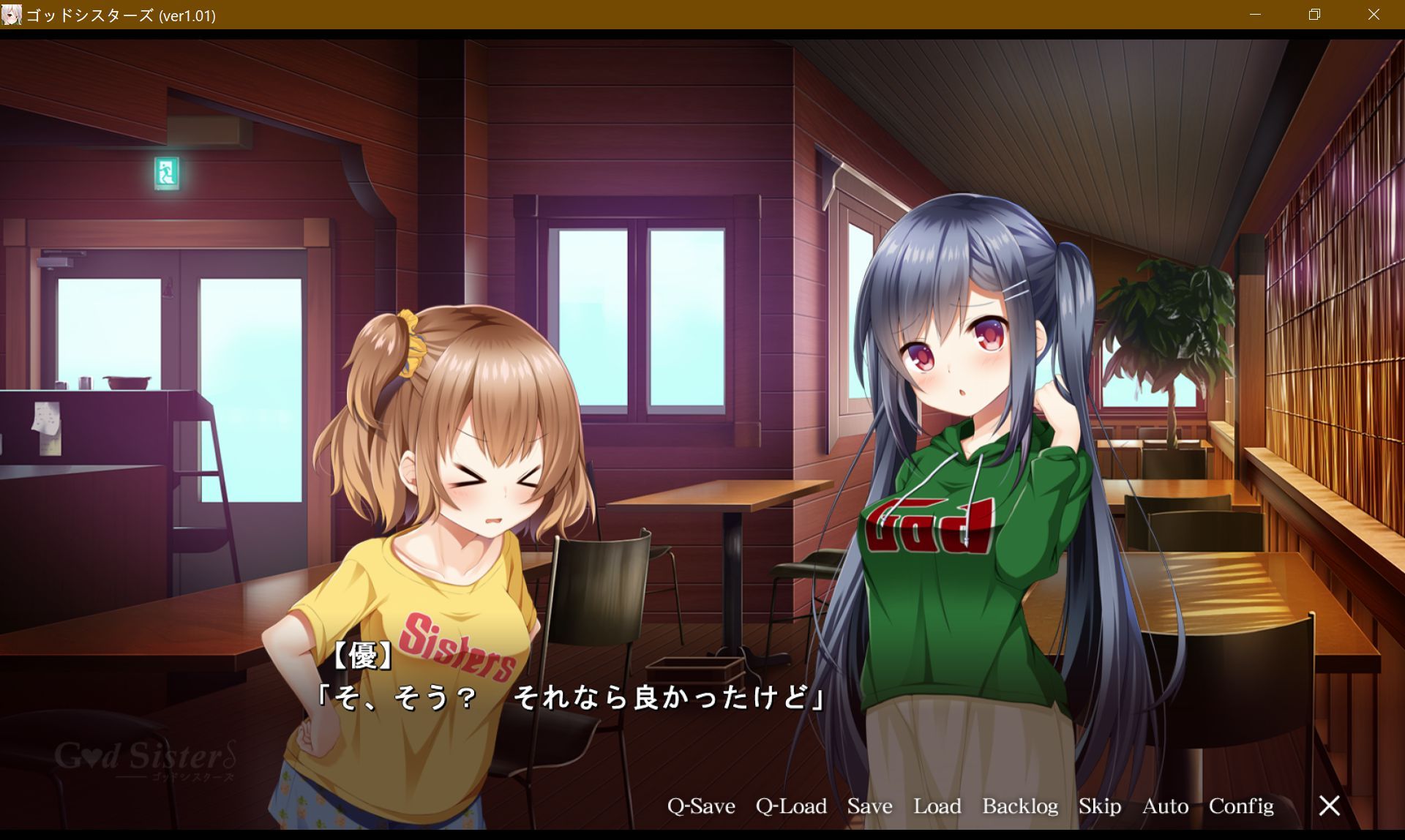Click Yuu's dialogue text to advance
This screenshot has width=1405, height=840.
point(571,698)
